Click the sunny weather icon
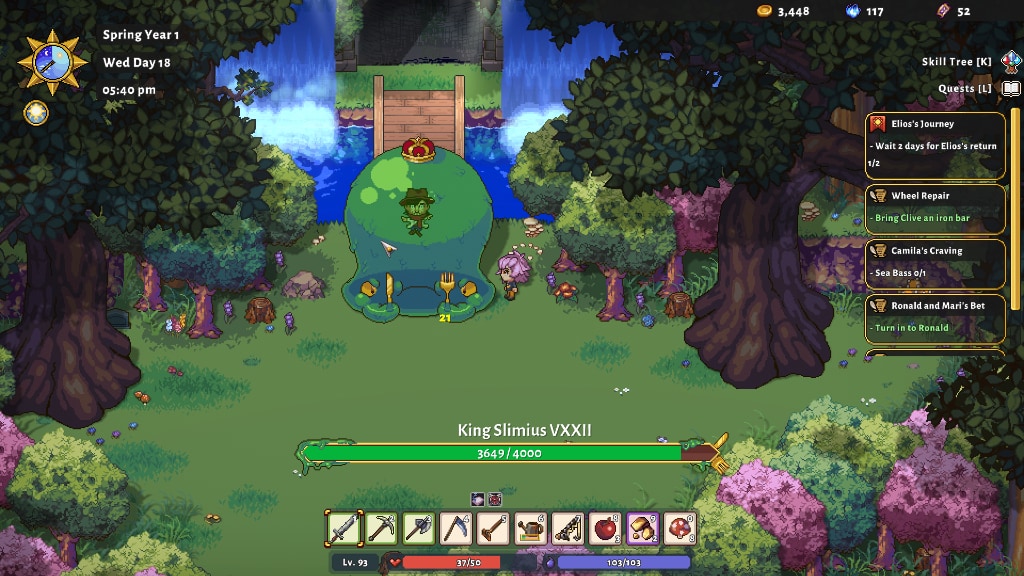 click(35, 112)
